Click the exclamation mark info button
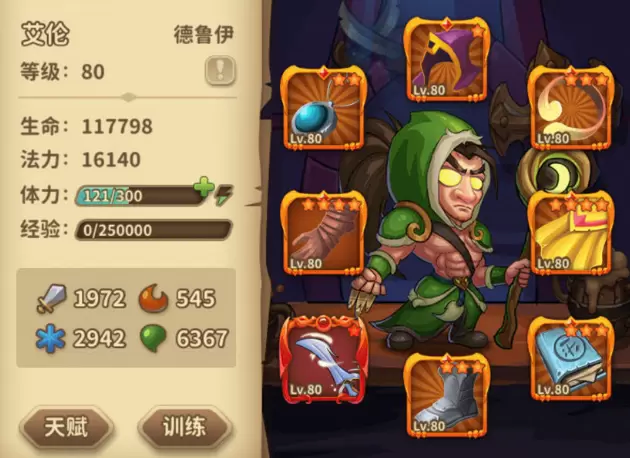Image resolution: width=630 pixels, height=458 pixels. (x=219, y=70)
